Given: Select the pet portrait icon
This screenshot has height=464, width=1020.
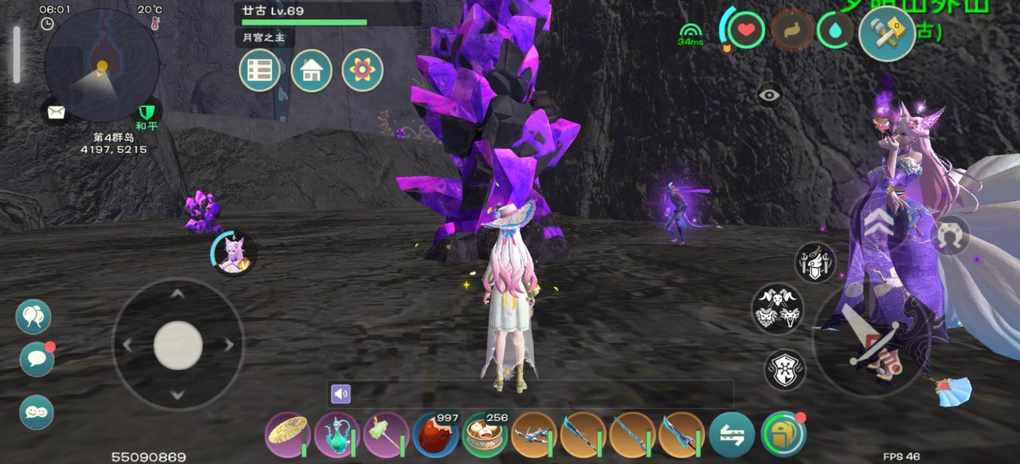Looking at the screenshot, I should coord(235,254).
